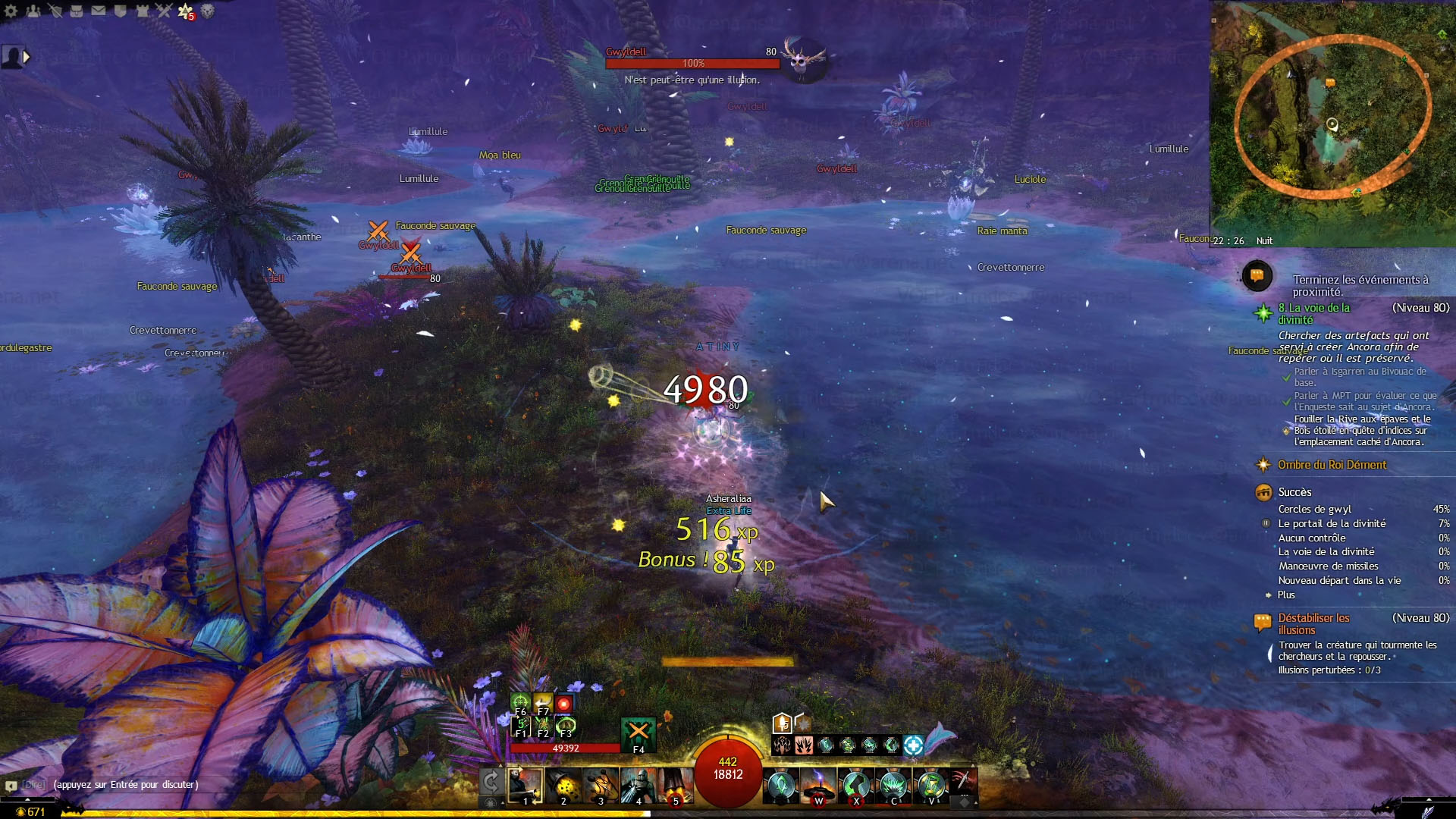The height and width of the screenshot is (819, 1456).
Task: Activate the elite skill on V
Action: click(931, 786)
